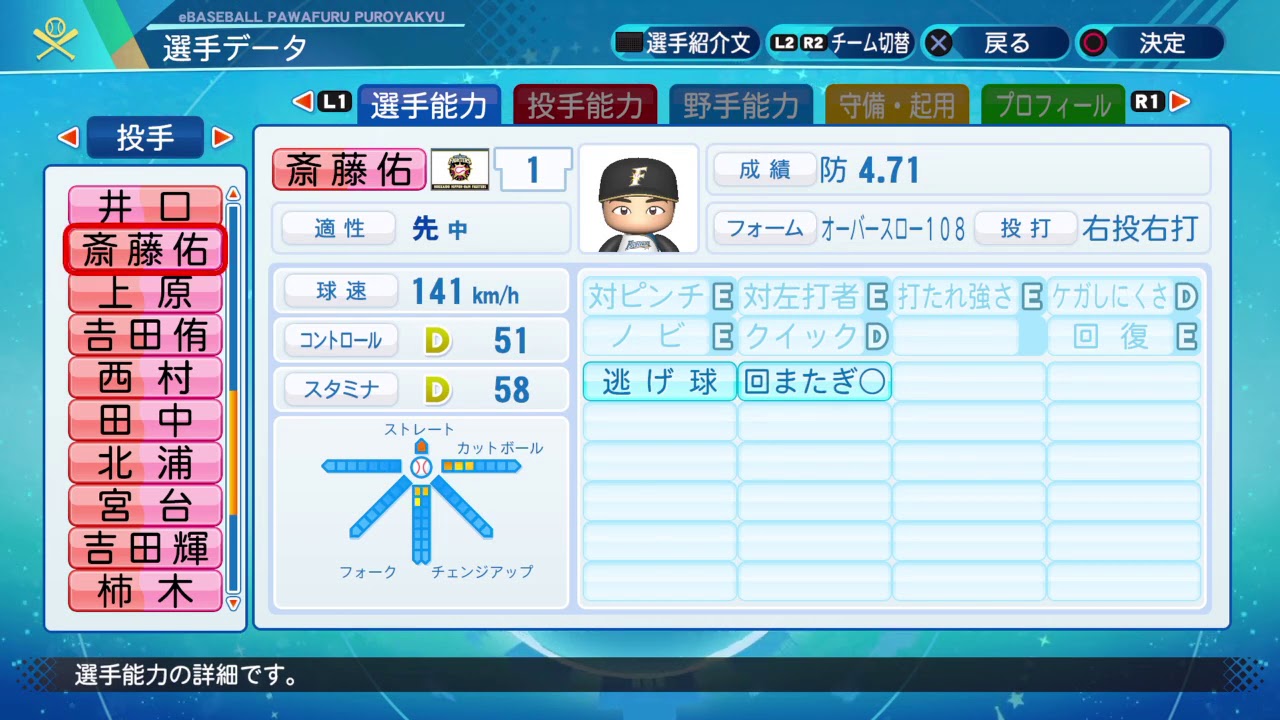Confirm with the 決定 button
The width and height of the screenshot is (1280, 720).
click(1149, 44)
